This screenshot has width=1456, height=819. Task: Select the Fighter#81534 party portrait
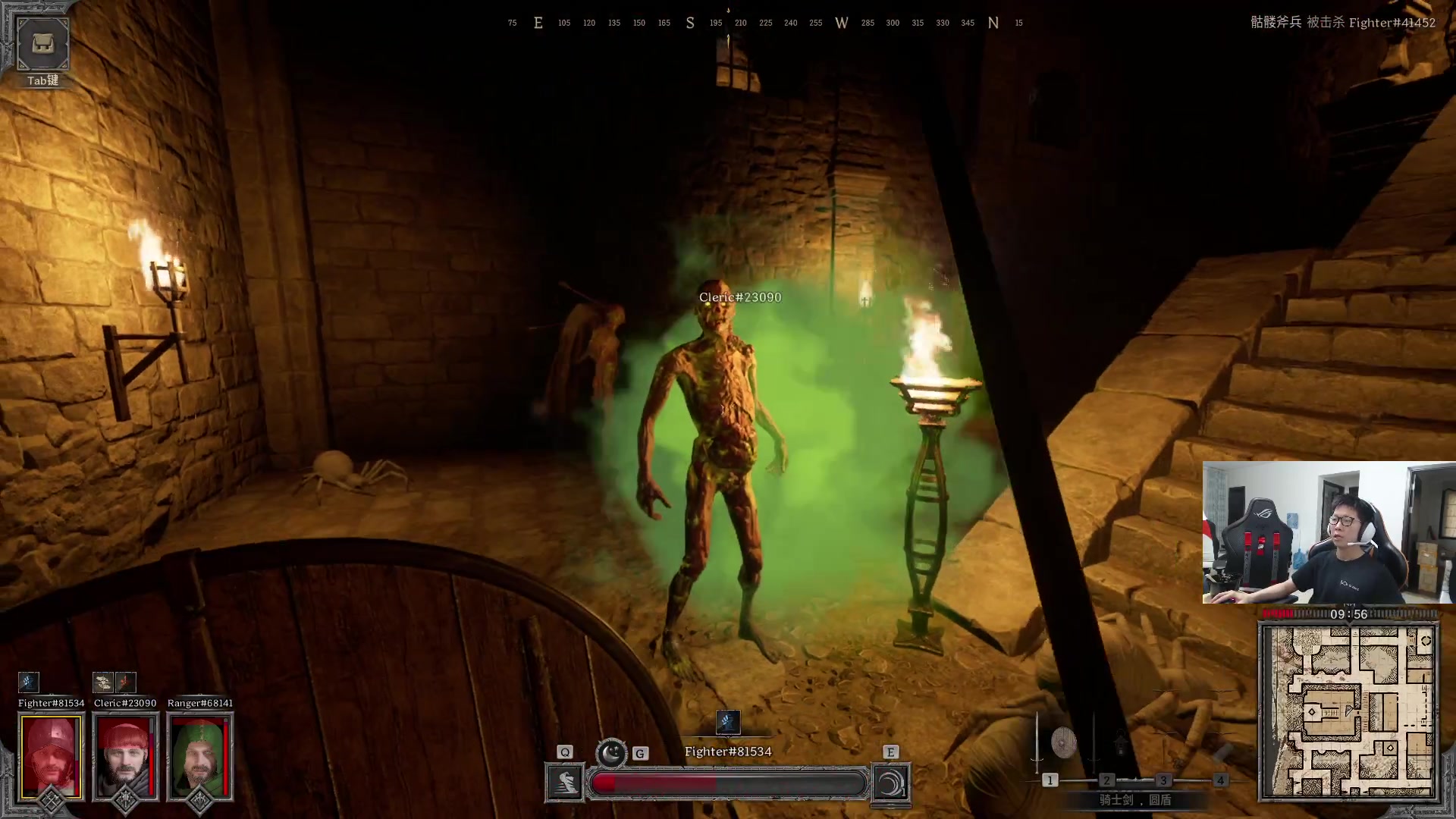click(x=51, y=757)
